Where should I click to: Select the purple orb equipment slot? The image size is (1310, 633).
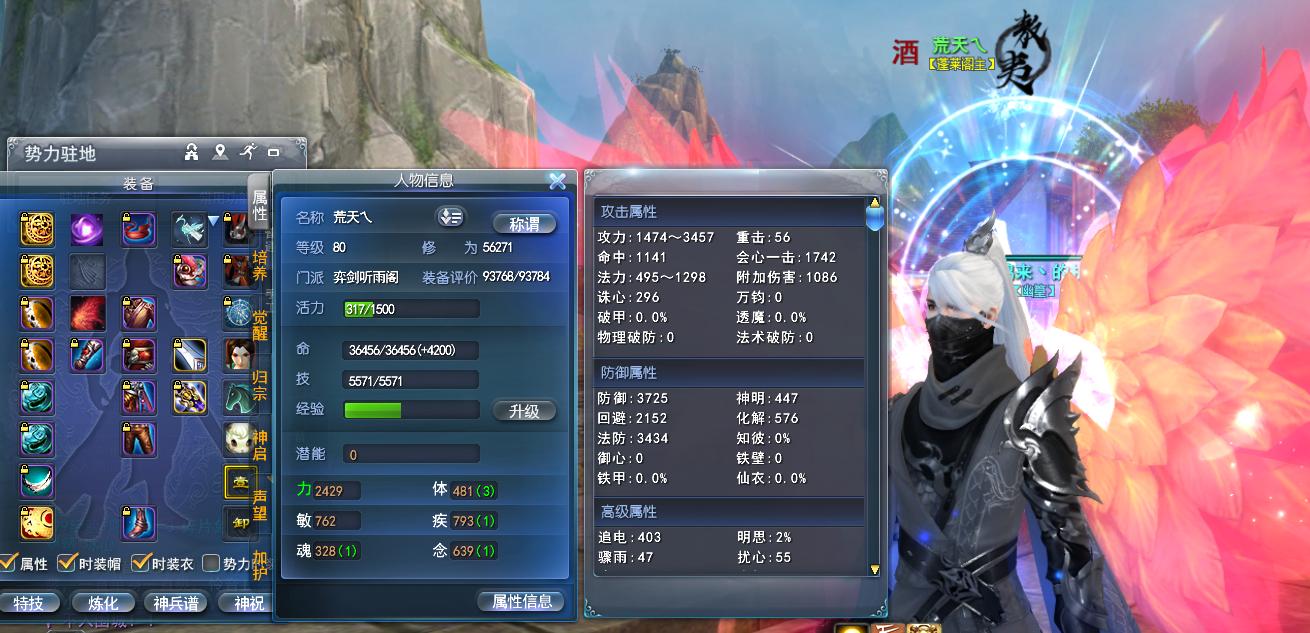(87, 229)
